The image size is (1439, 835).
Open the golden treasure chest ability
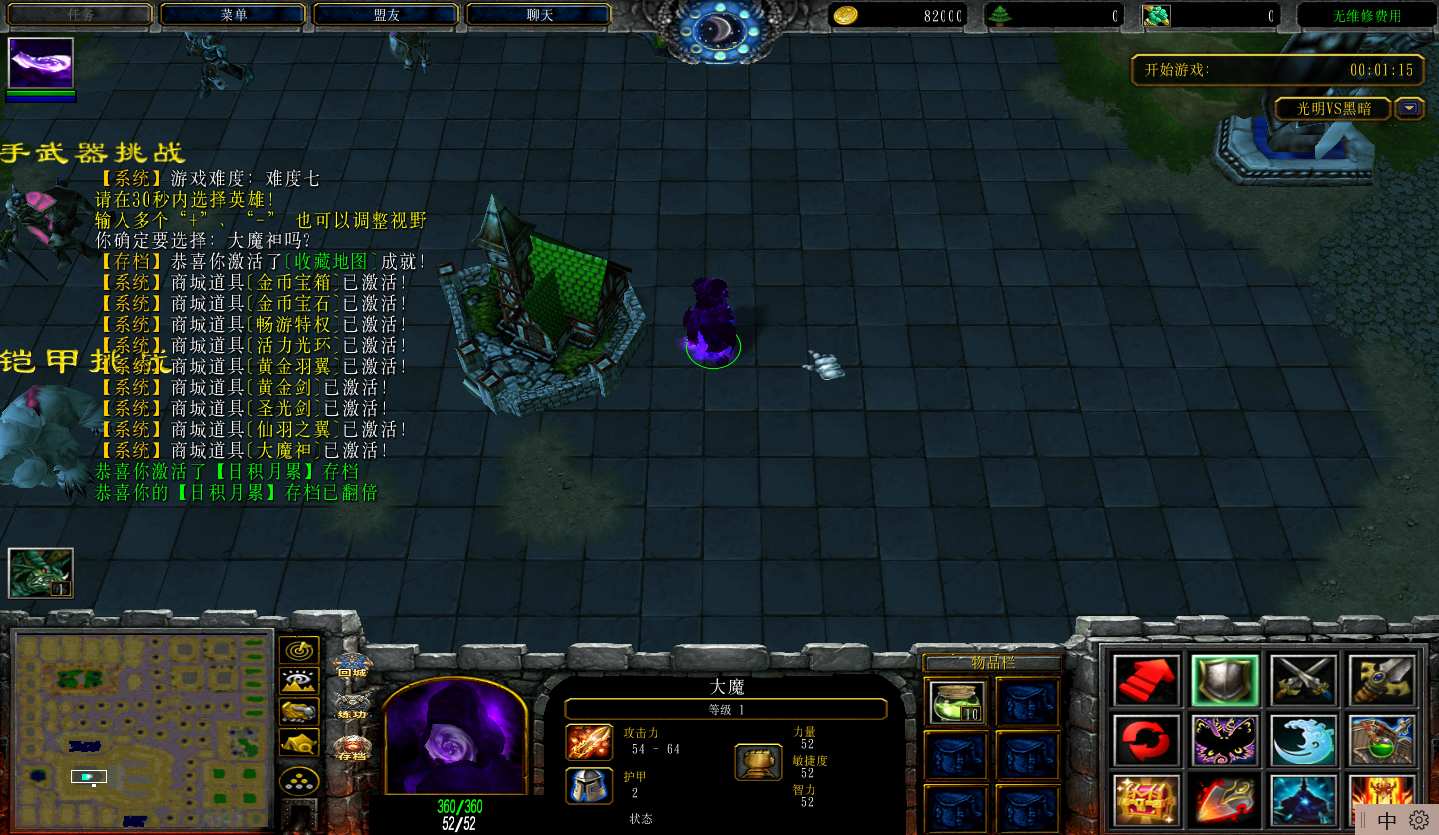1146,800
